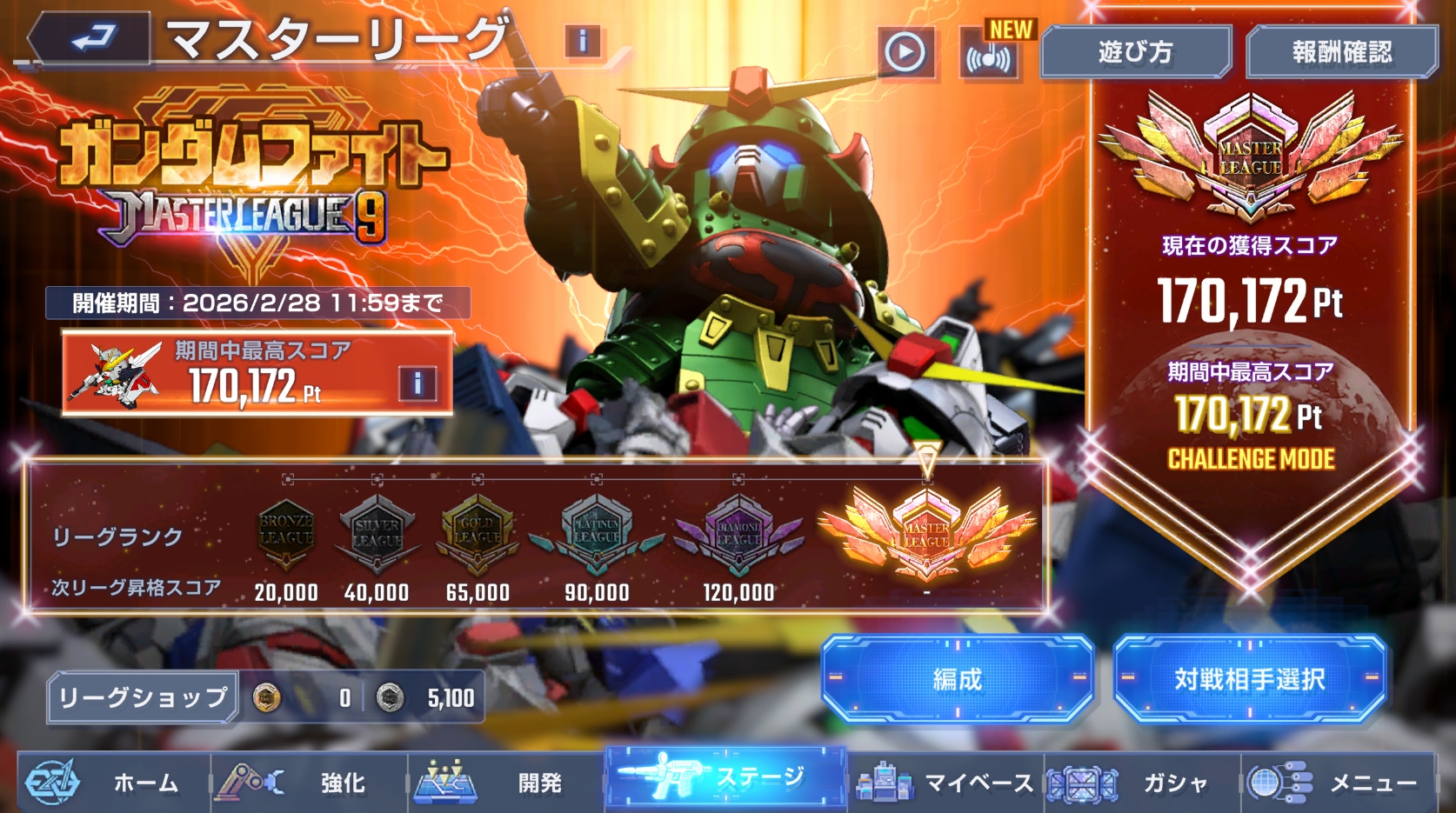Switch to the 強化 enhancement tab
1456x813 pixels.
tap(309, 783)
